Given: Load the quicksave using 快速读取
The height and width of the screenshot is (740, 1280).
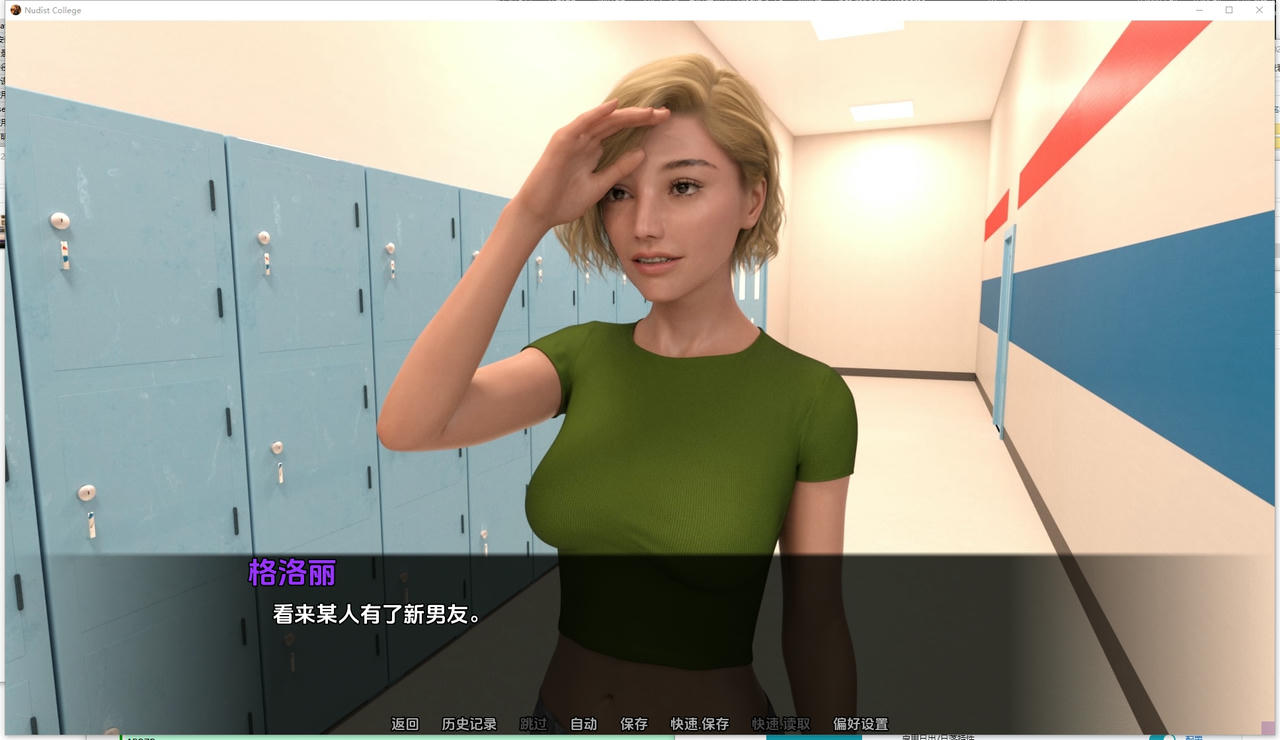Looking at the screenshot, I should [780, 723].
